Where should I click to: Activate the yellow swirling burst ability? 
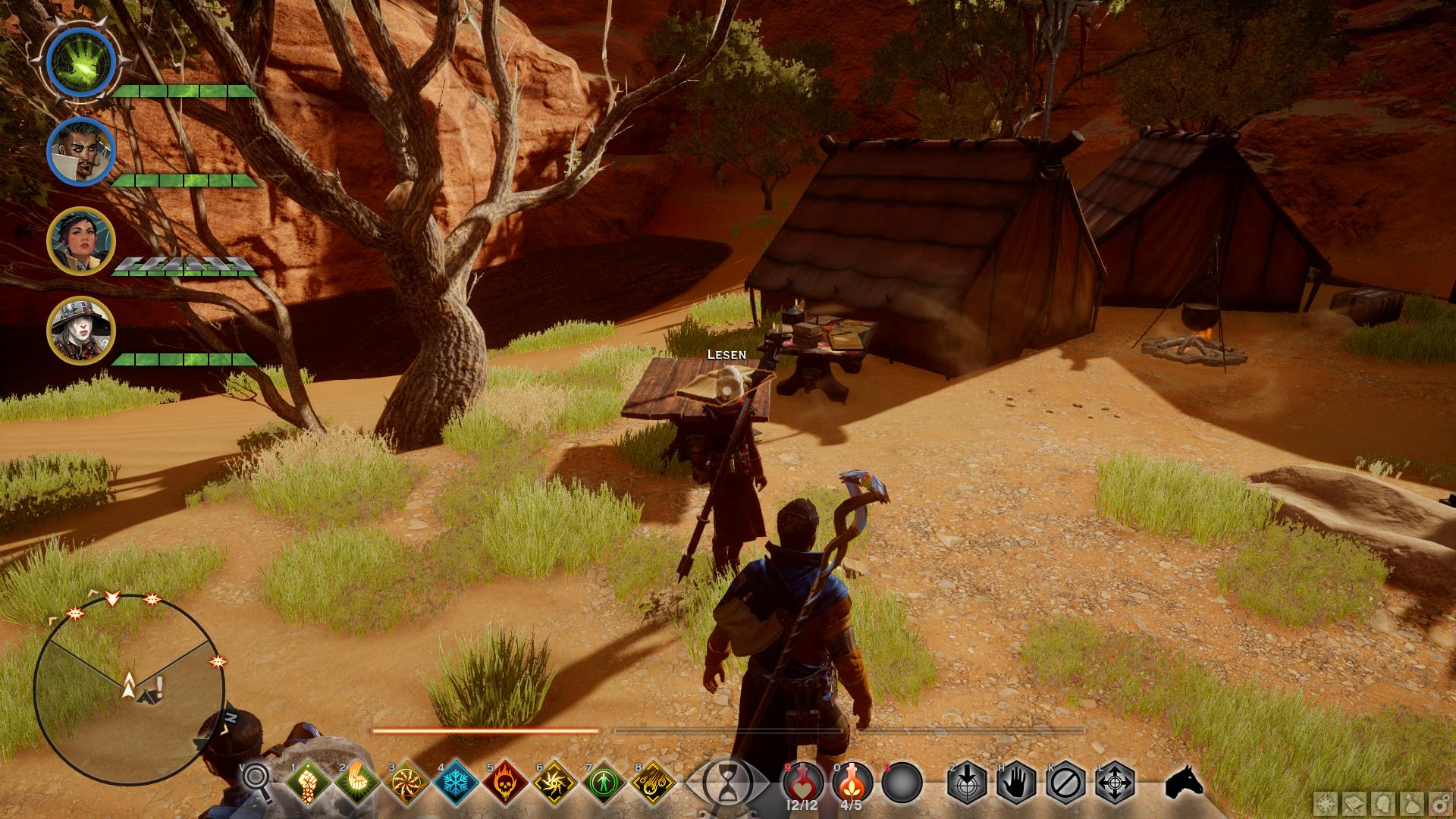click(x=555, y=782)
